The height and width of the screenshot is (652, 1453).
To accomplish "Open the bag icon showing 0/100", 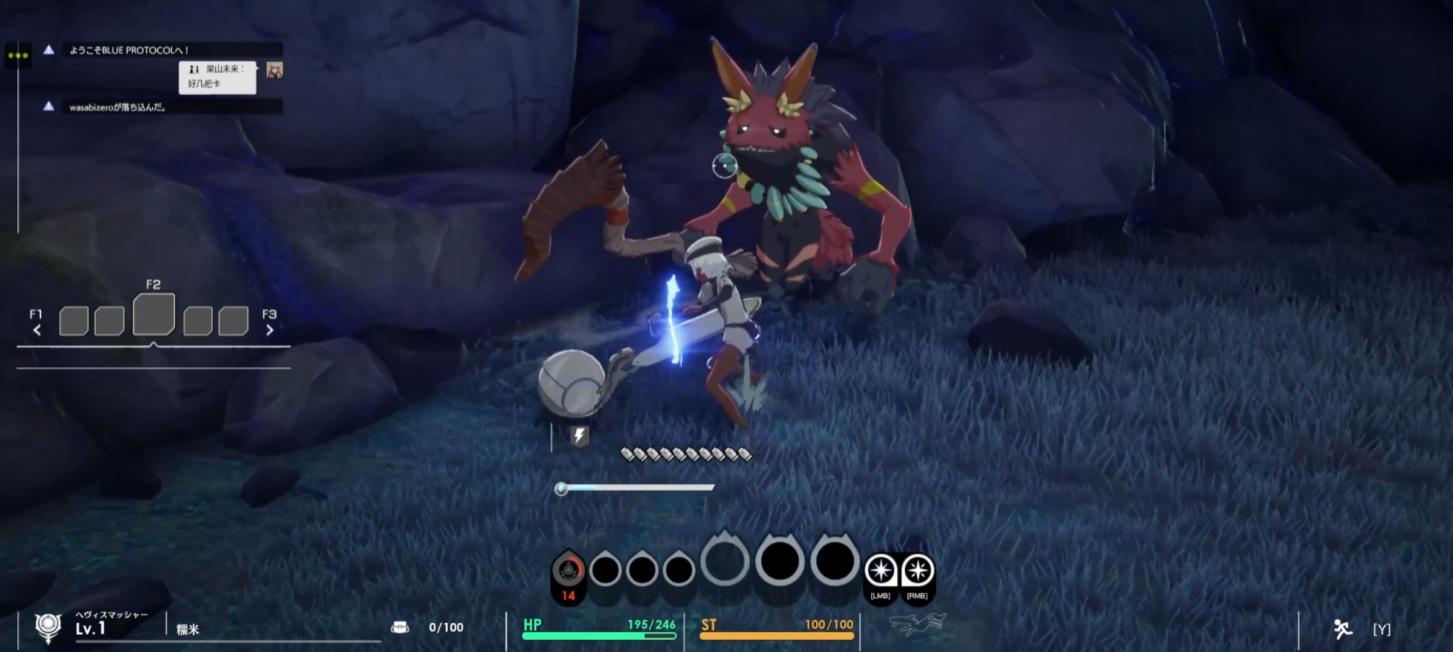I will 400,627.
